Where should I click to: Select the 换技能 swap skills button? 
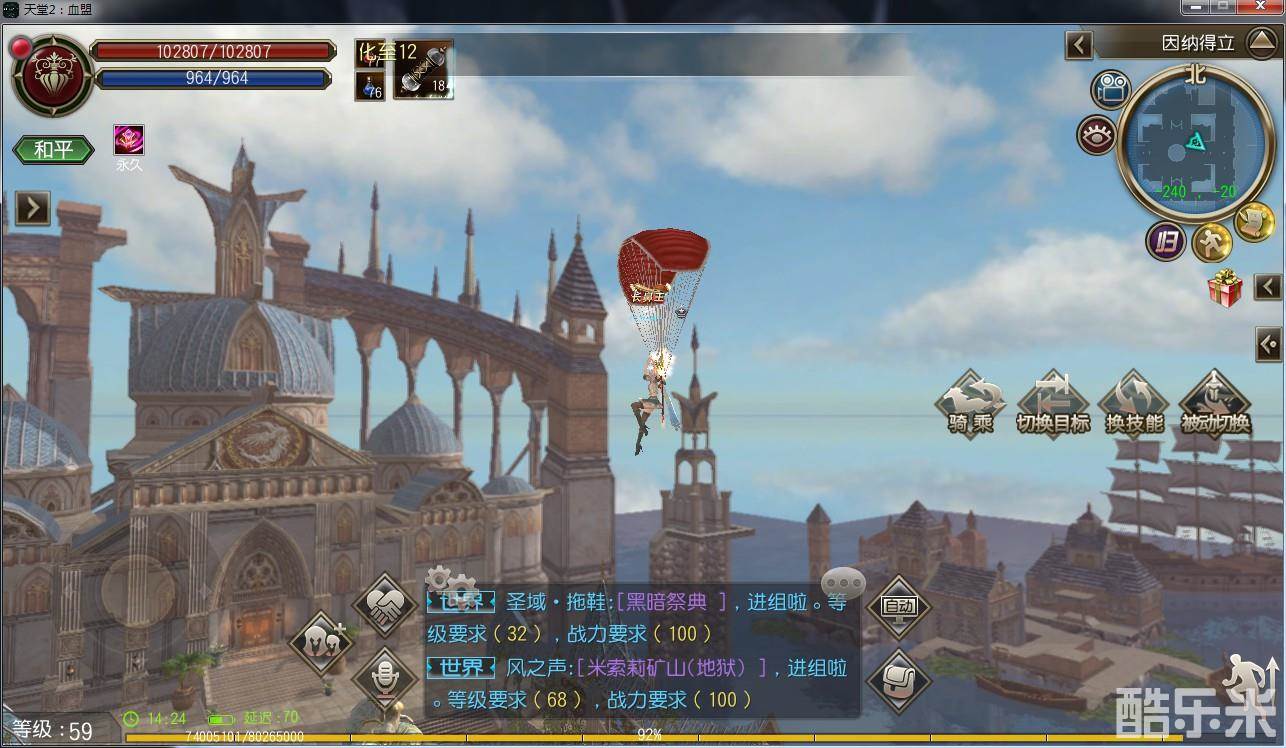(x=1134, y=404)
